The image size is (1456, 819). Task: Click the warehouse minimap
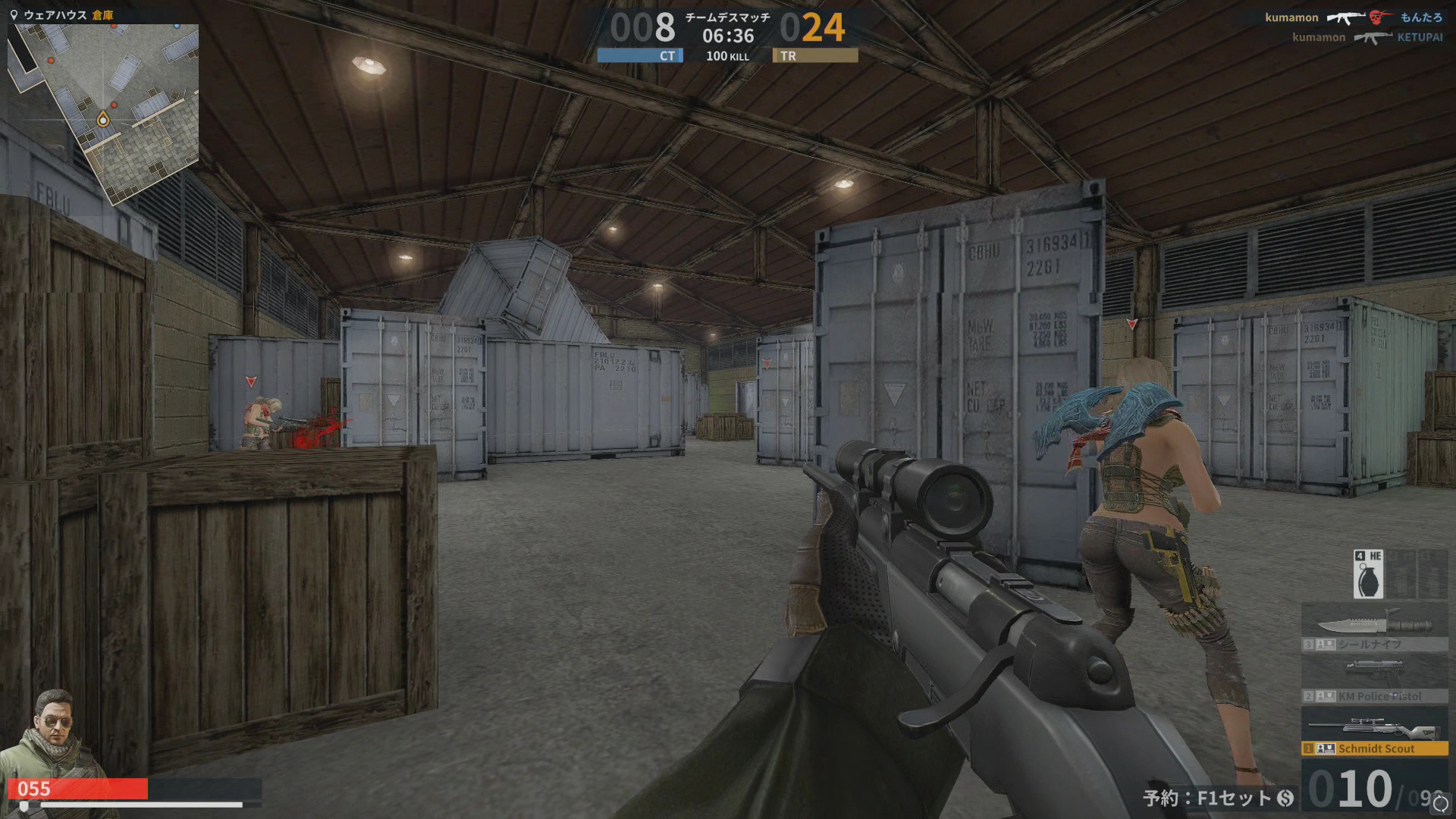pyautogui.click(x=103, y=114)
